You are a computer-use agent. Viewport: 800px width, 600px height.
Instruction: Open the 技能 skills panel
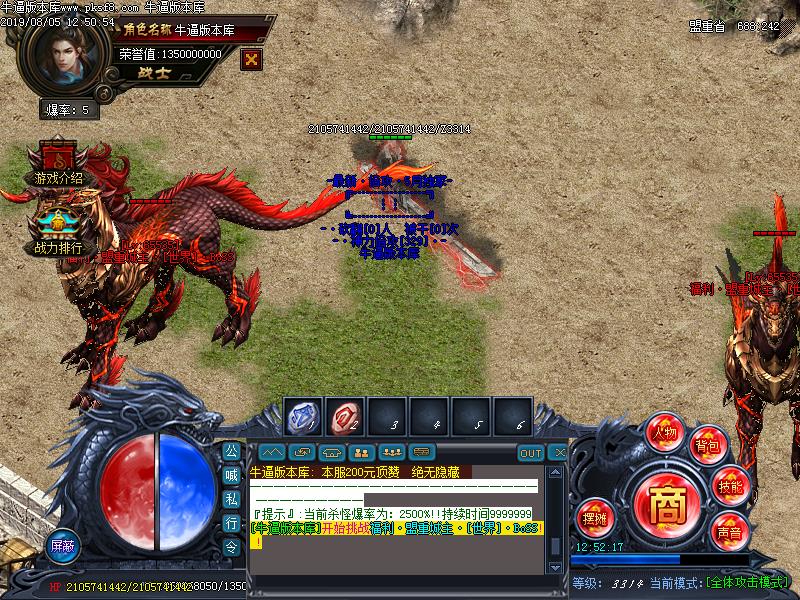[x=730, y=486]
